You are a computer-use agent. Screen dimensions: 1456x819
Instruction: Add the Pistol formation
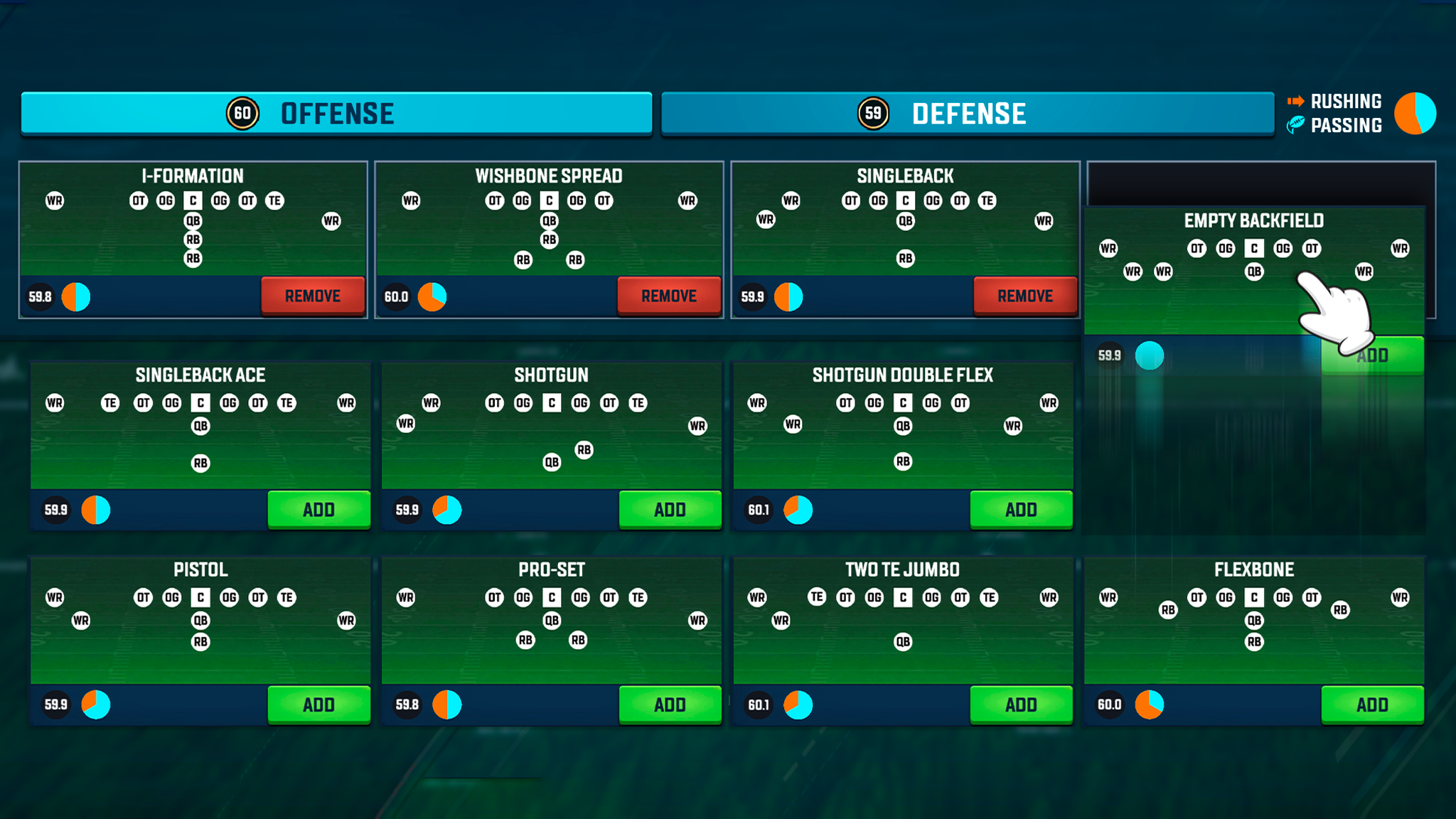coord(318,705)
